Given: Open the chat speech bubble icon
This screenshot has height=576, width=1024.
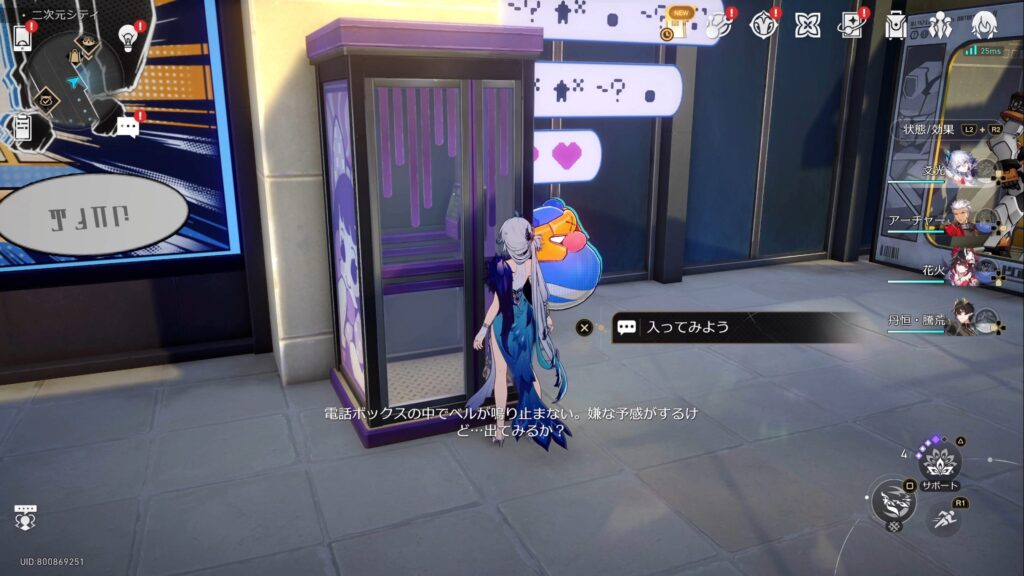Looking at the screenshot, I should click(x=127, y=127).
